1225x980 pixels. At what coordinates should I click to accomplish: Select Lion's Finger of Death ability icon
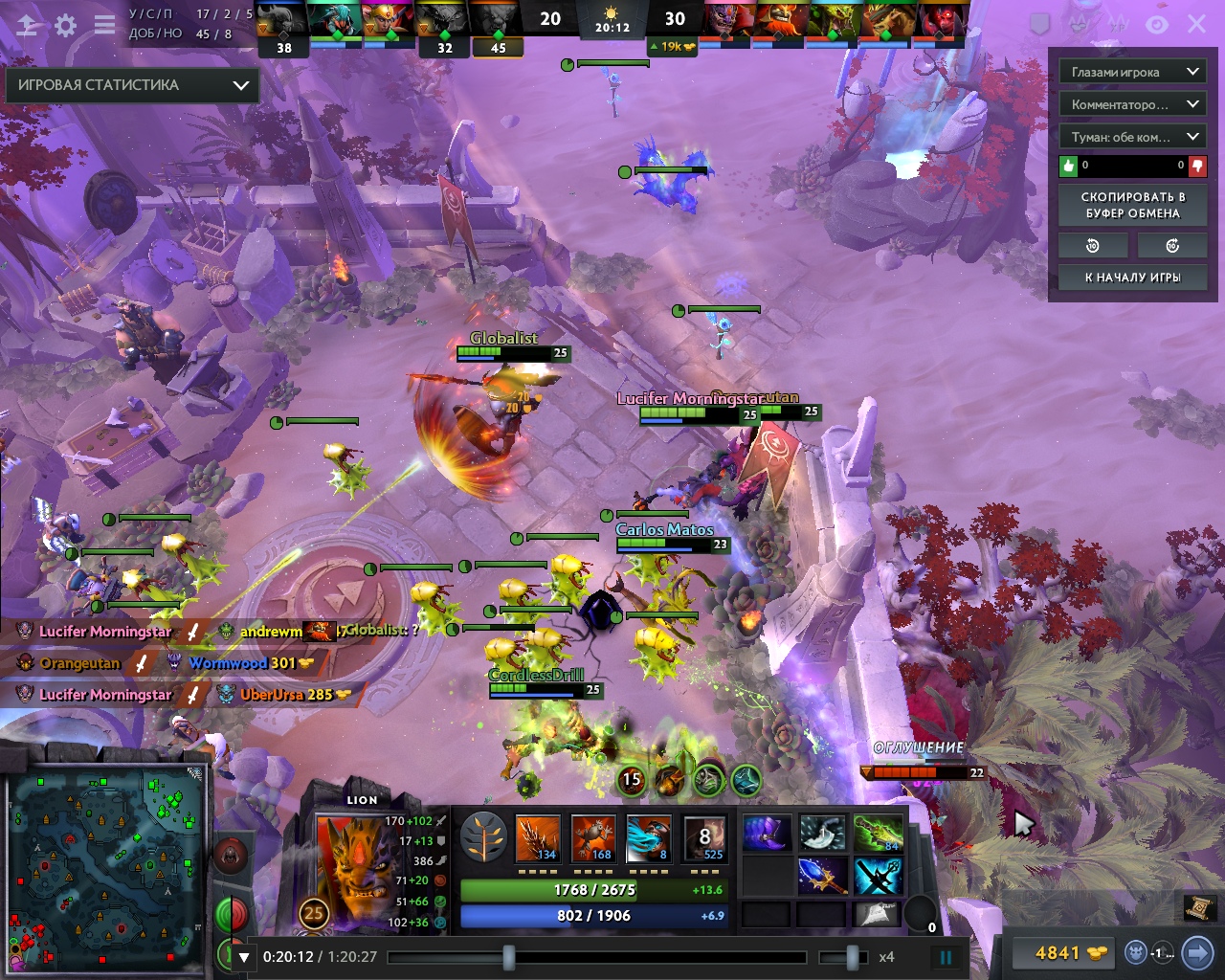coord(704,838)
